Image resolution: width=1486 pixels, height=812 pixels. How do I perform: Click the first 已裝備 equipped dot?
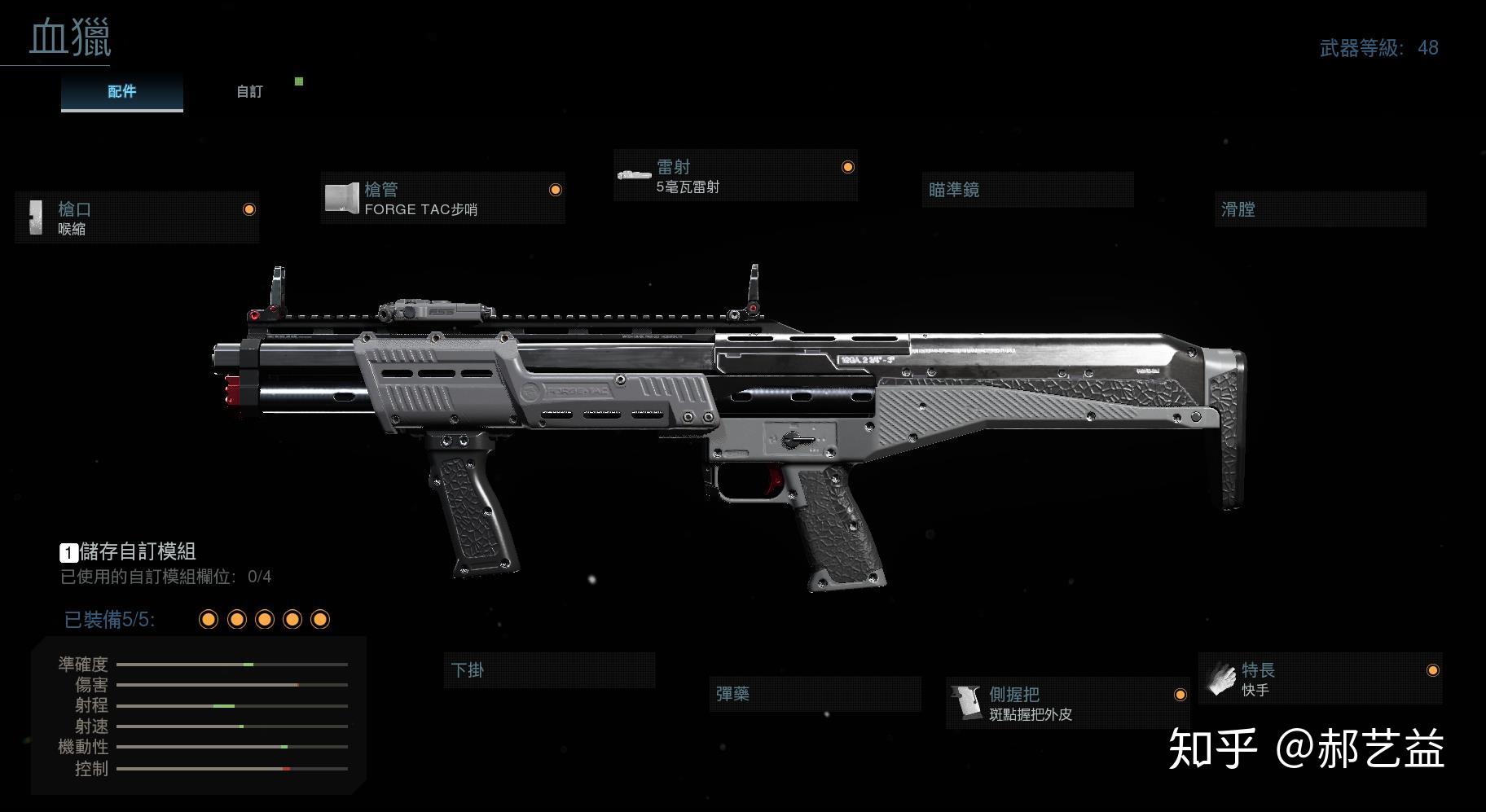click(x=209, y=620)
